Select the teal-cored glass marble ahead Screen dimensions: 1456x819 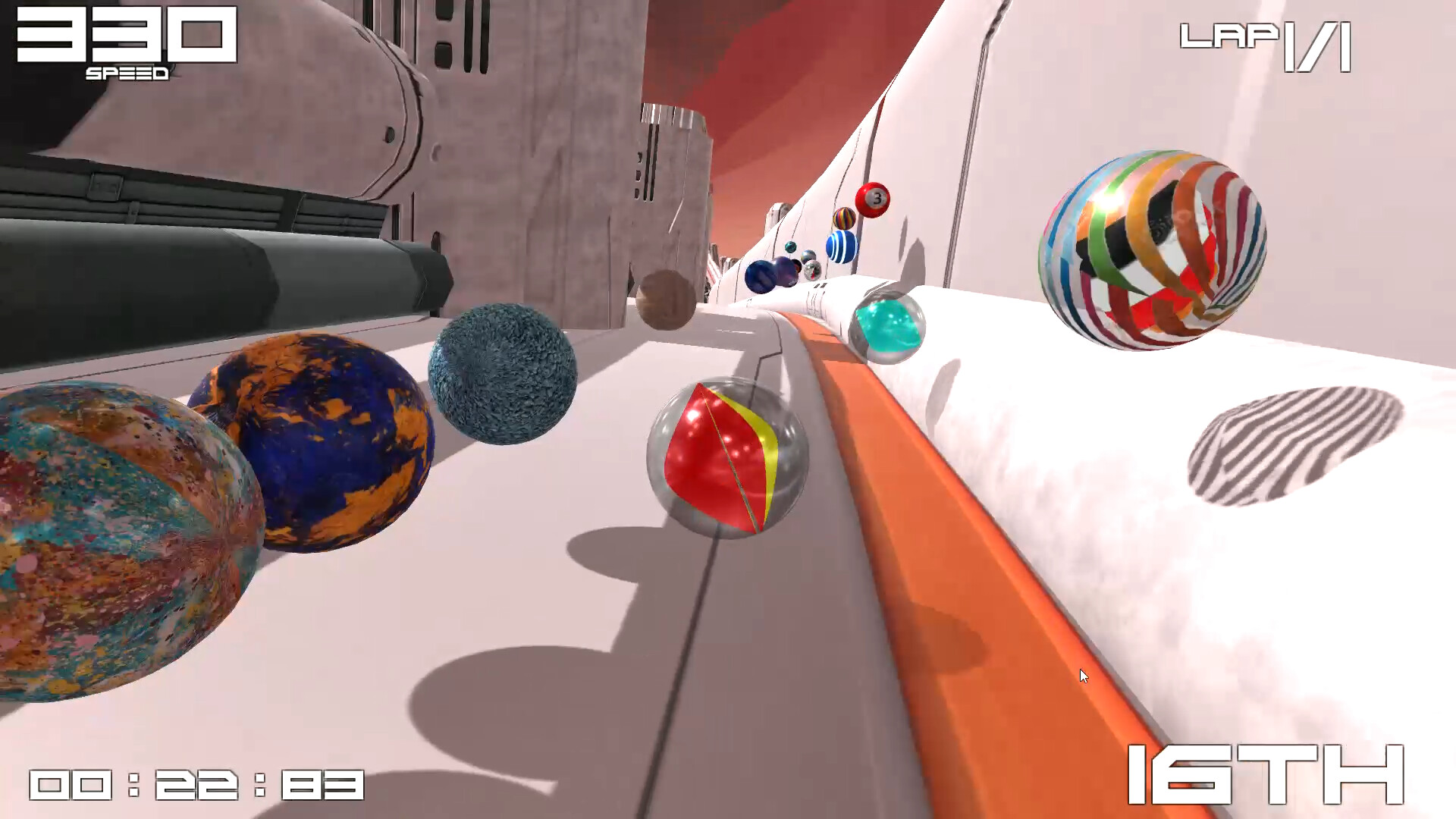point(887,326)
